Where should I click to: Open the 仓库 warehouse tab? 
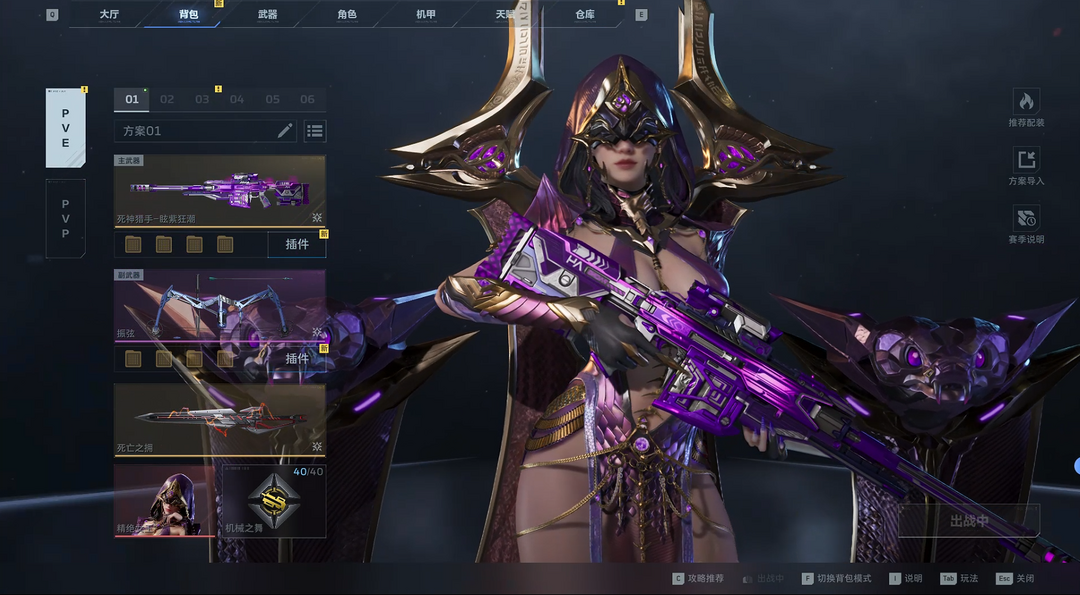point(585,15)
